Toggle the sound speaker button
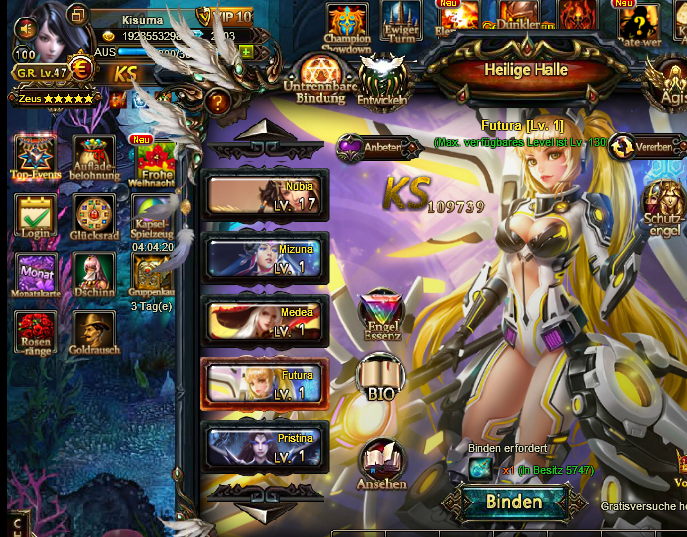 (26, 28)
